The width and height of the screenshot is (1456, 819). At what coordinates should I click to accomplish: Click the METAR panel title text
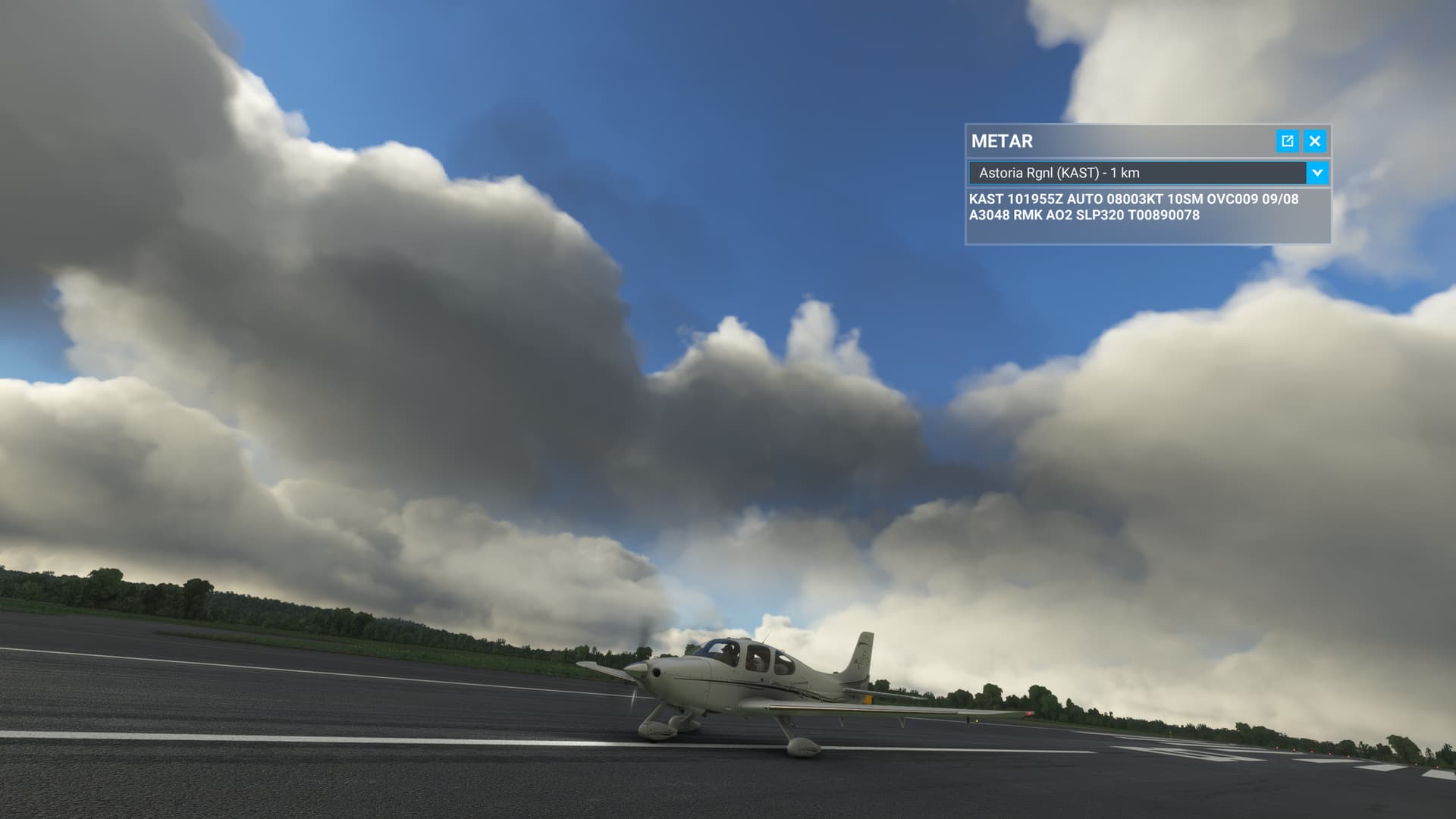tap(1001, 141)
